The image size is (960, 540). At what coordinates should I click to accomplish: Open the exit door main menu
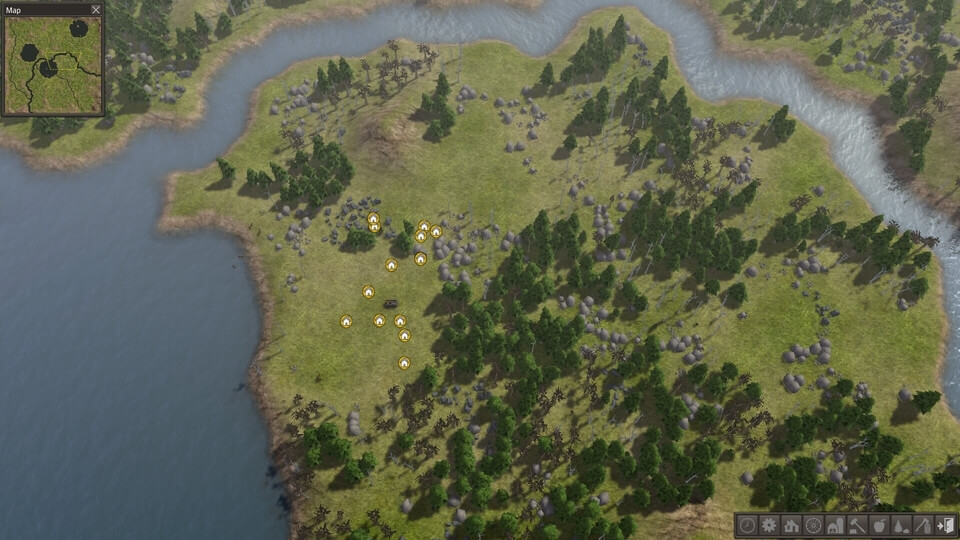tap(945, 525)
